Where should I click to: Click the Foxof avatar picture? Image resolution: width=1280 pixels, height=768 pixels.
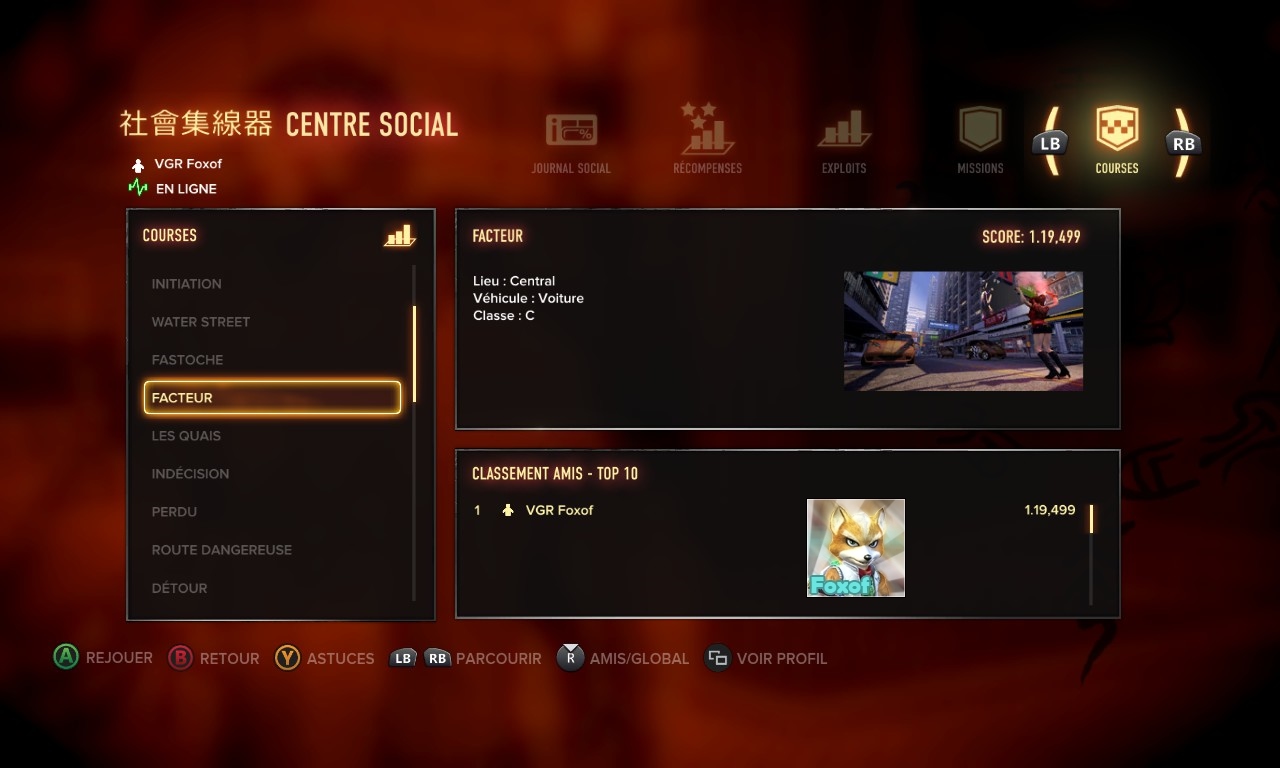click(855, 548)
